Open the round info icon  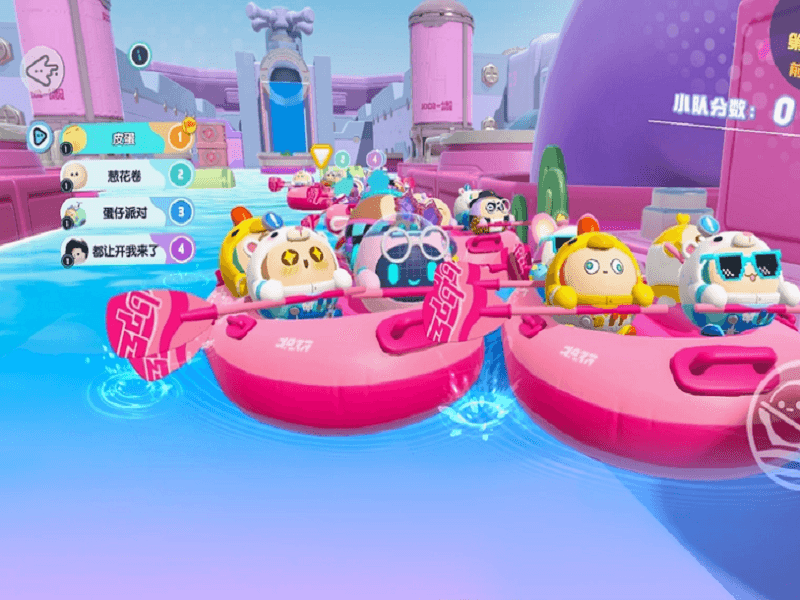point(141,54)
